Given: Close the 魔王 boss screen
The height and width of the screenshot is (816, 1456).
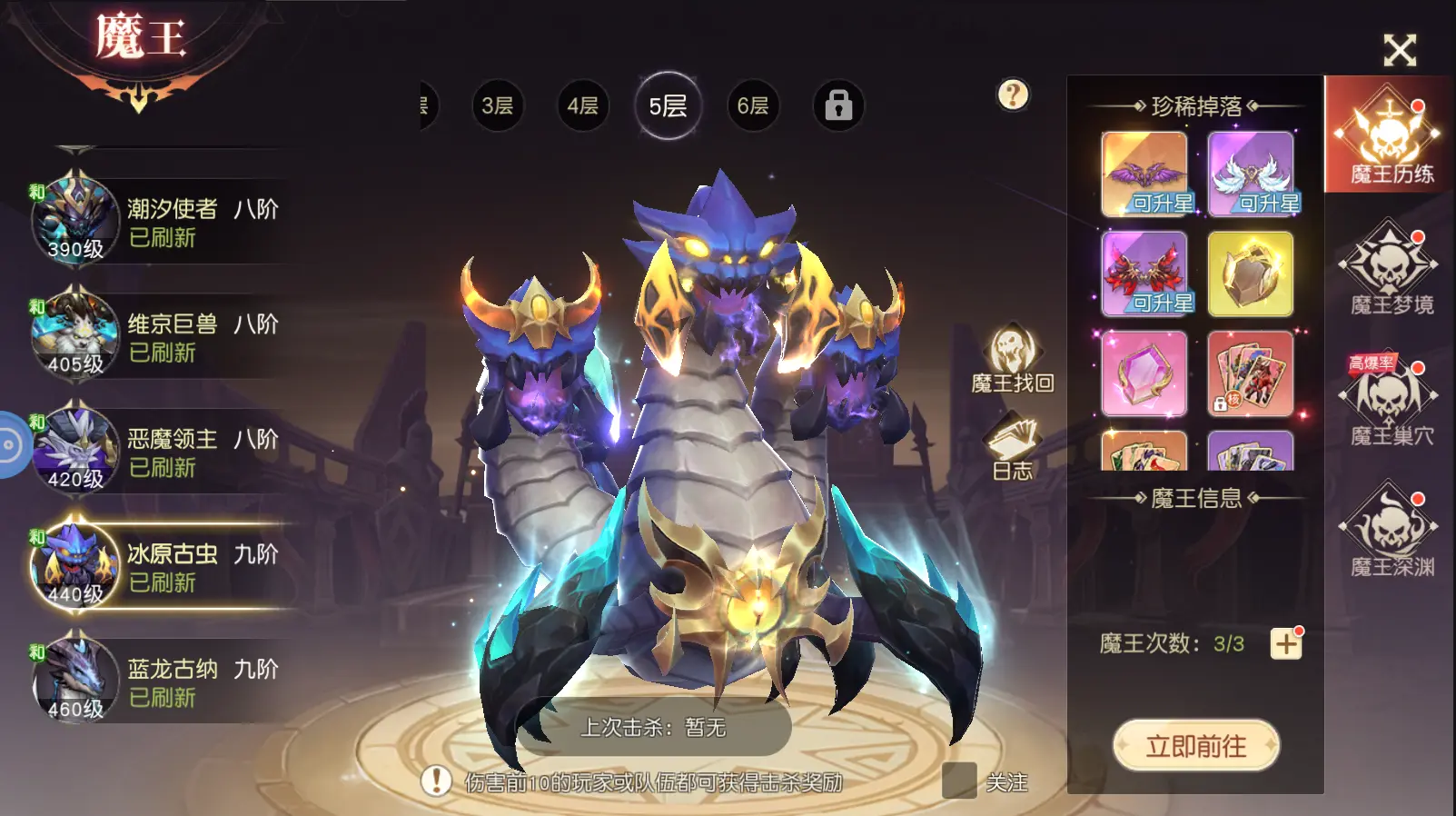Looking at the screenshot, I should [1400, 50].
